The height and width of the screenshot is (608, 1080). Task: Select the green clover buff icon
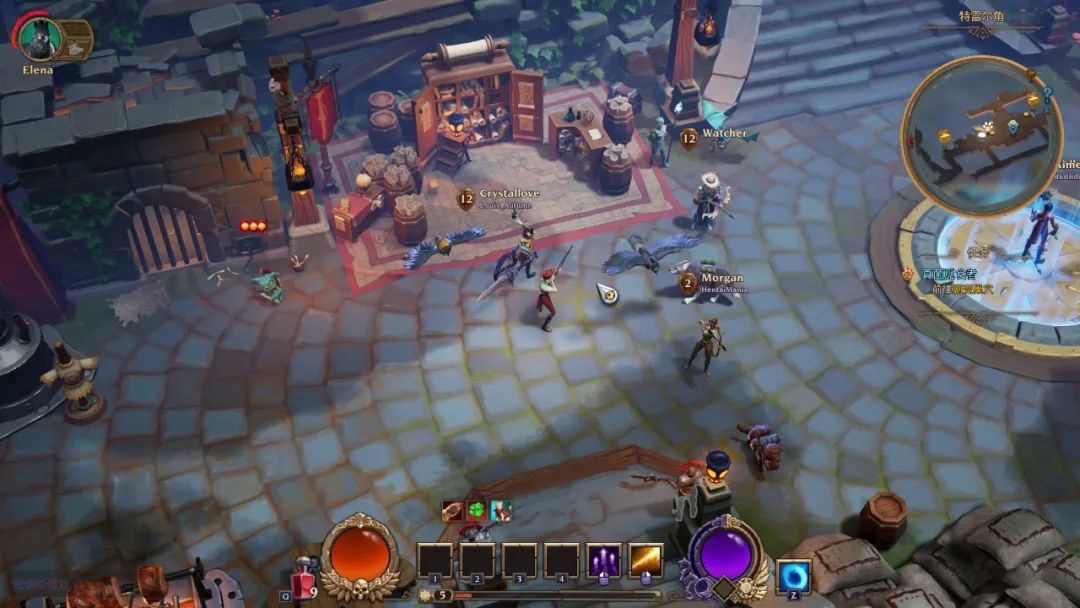(477, 511)
